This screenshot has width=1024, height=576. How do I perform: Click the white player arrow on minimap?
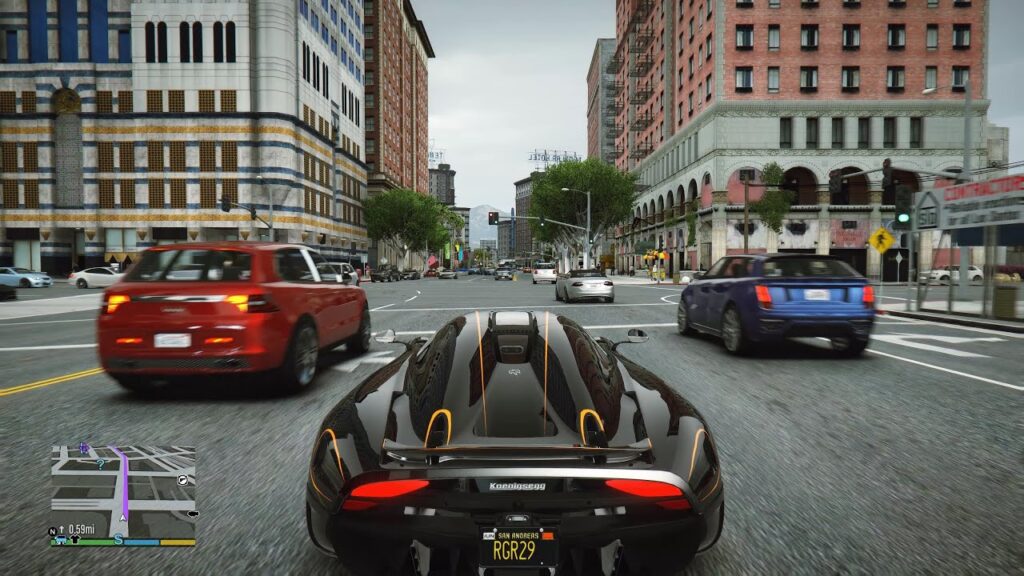pos(124,517)
